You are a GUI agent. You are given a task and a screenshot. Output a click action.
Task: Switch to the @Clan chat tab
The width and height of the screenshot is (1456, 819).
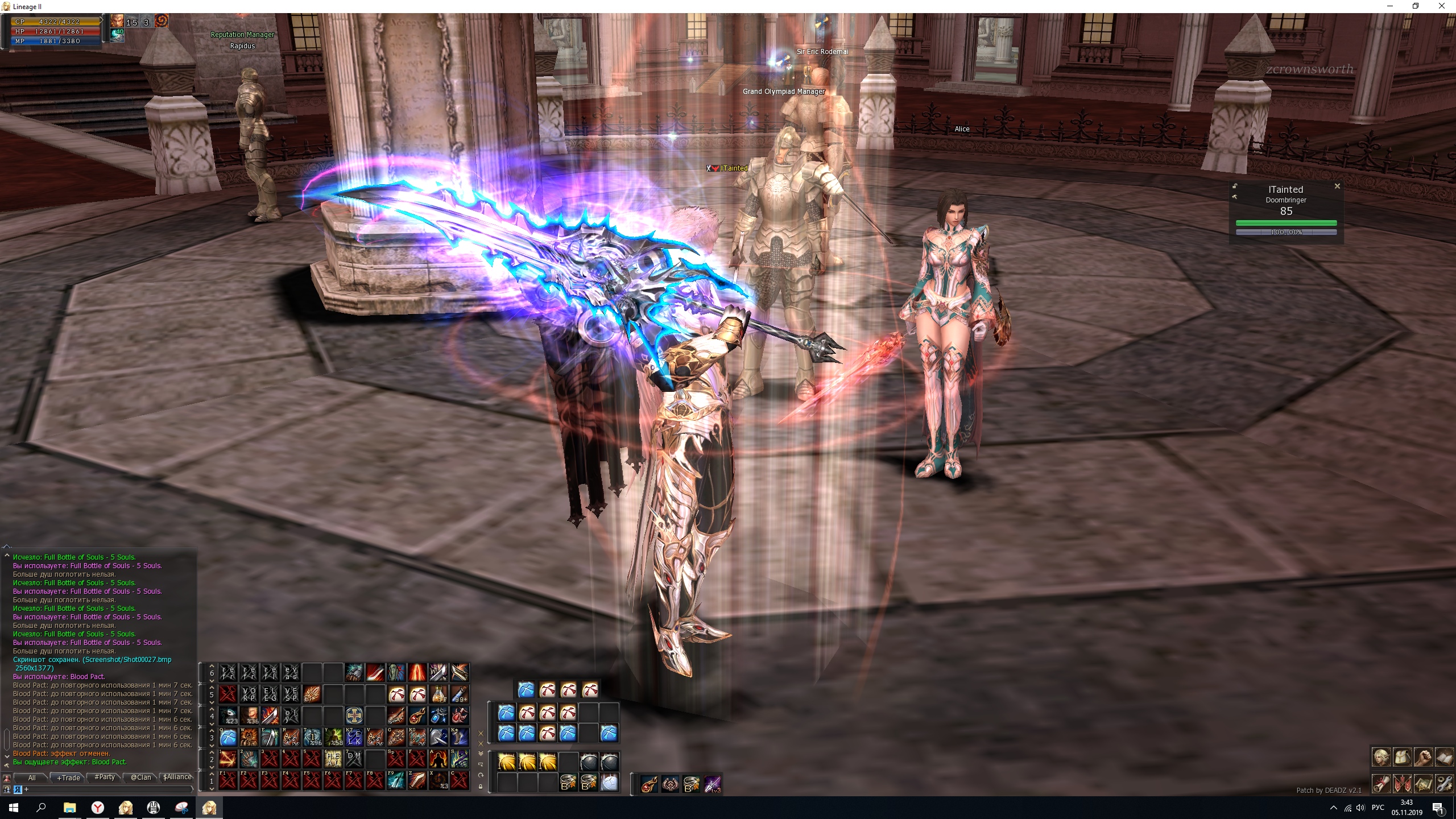141,777
